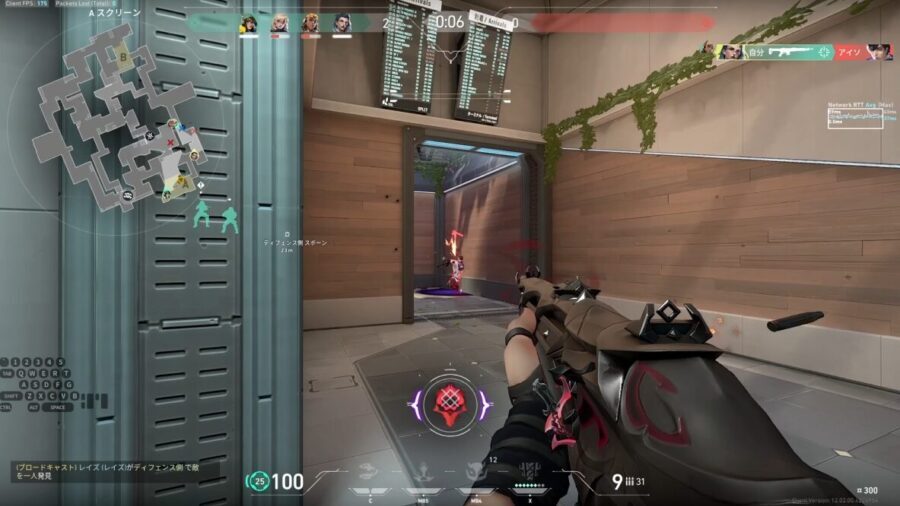Click the victim portrait in kill feed
Viewport: 900px width, 506px height.
tap(878, 51)
